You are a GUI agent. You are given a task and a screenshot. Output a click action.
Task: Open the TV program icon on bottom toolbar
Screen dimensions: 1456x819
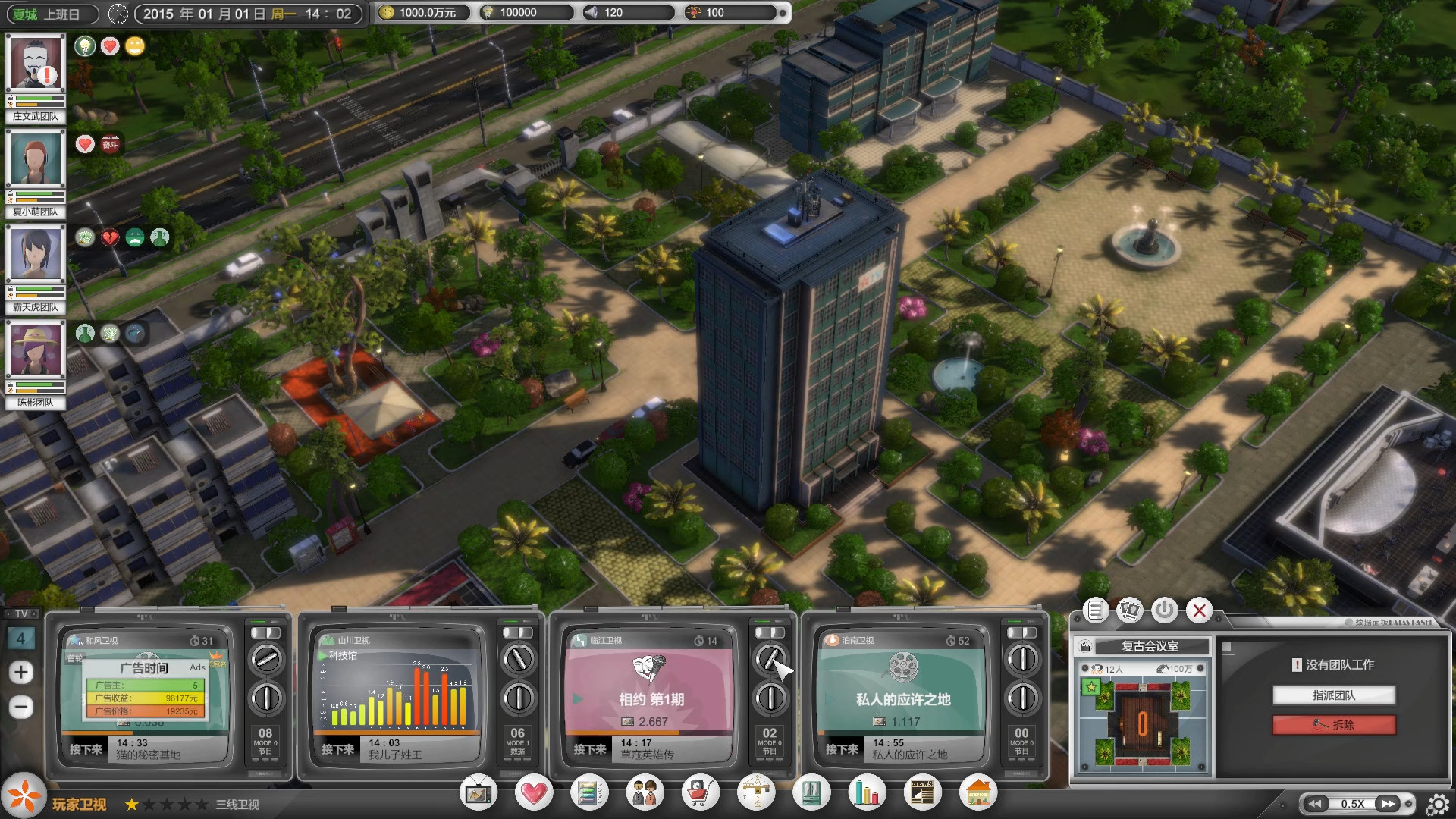click(x=479, y=792)
